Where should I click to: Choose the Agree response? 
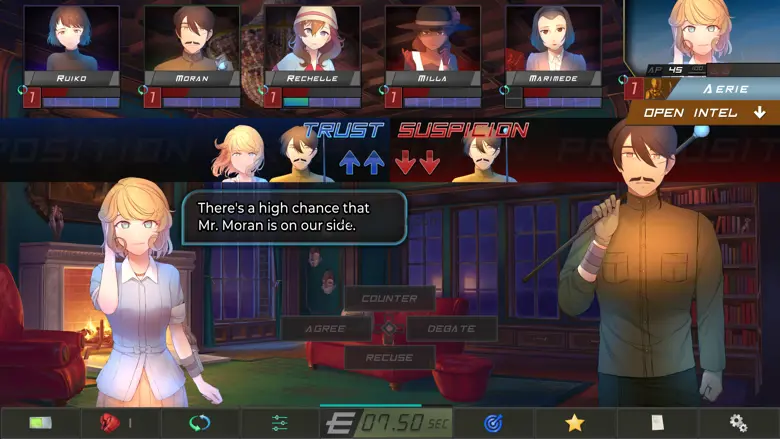point(326,328)
